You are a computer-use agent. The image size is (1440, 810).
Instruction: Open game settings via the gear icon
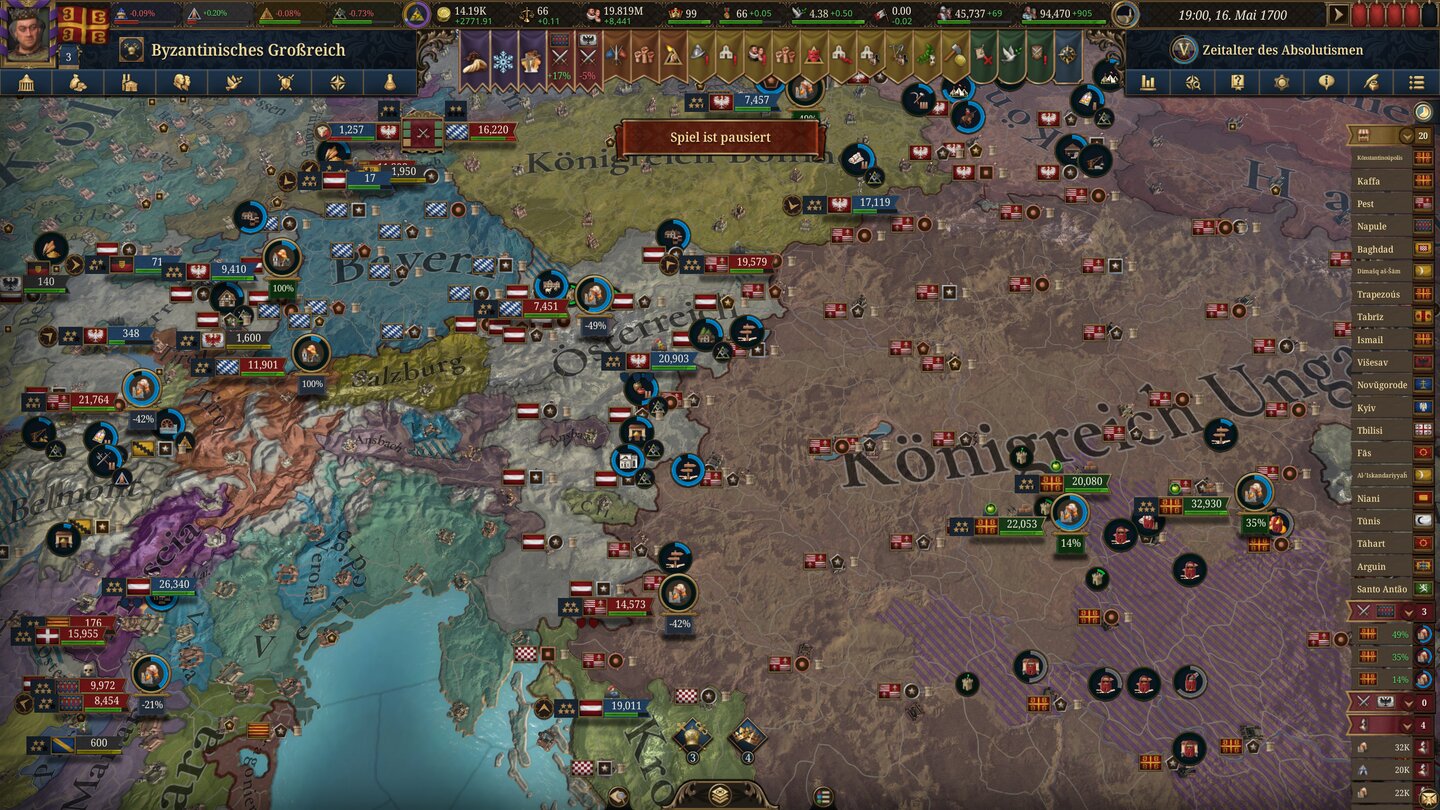(1282, 82)
